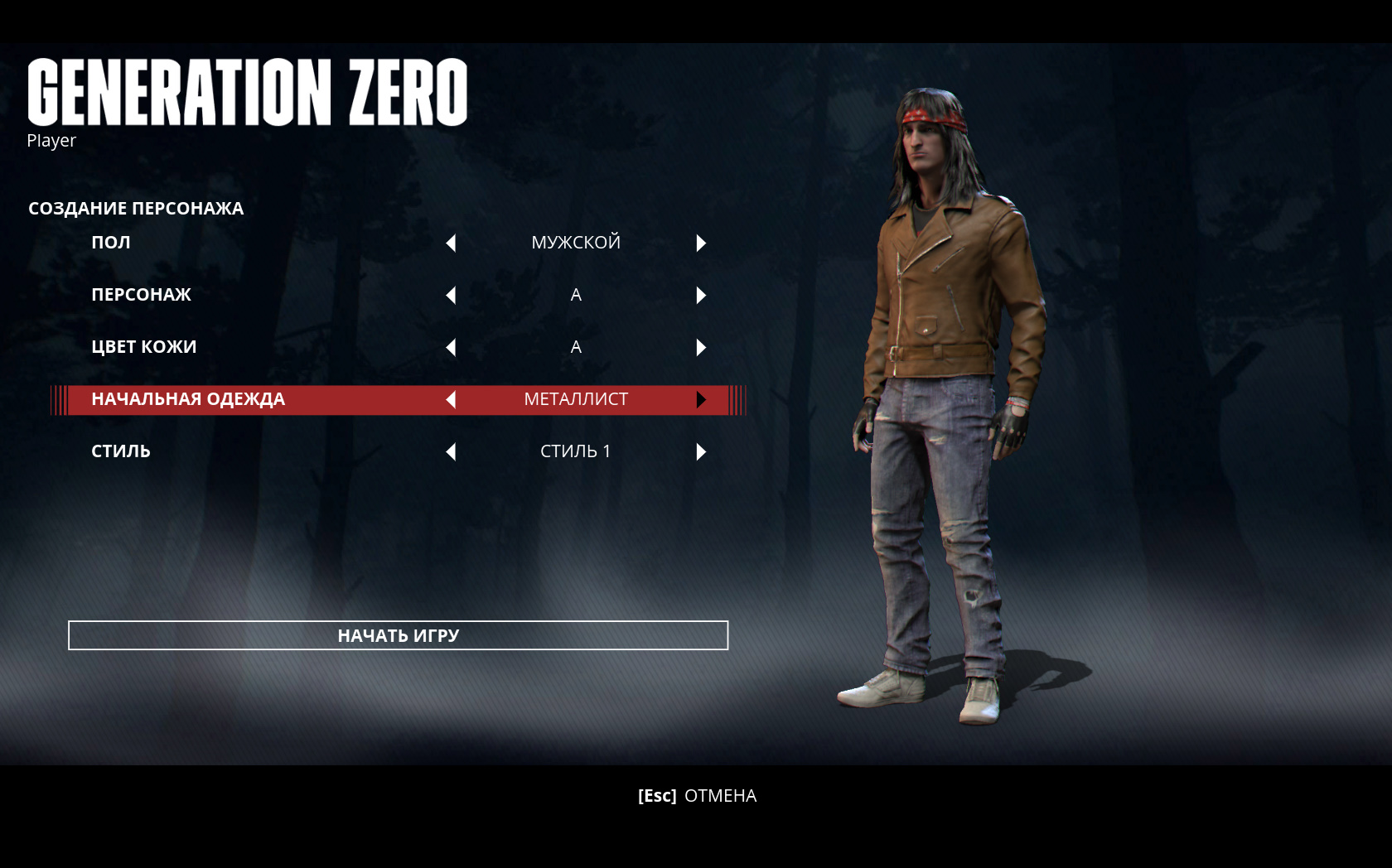Viewport: 1392px width, 868px height.
Task: Choose next ЦВЕТ КОЖИ skin color
Action: click(701, 347)
